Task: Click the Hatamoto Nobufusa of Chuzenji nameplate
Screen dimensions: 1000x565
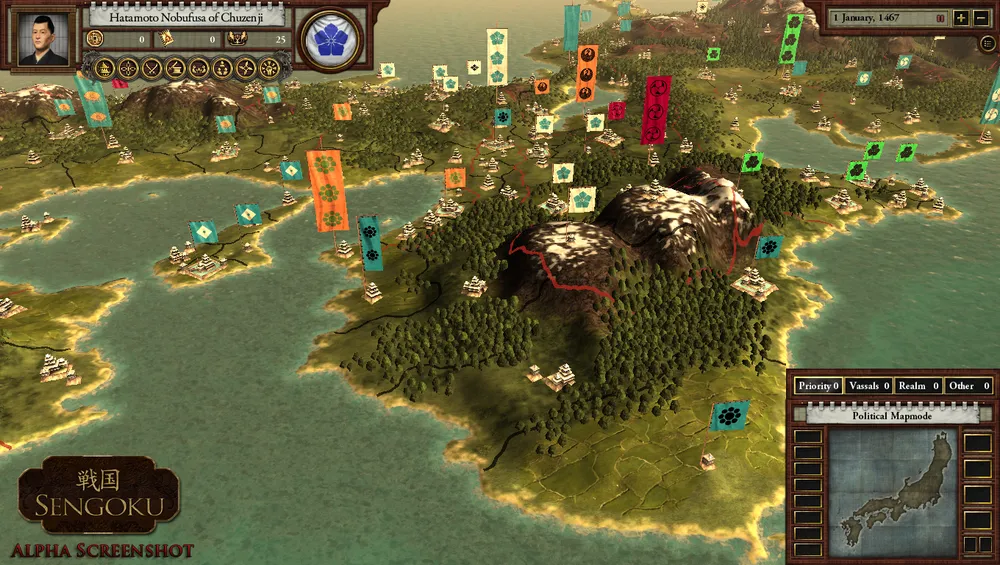Action: (187, 17)
